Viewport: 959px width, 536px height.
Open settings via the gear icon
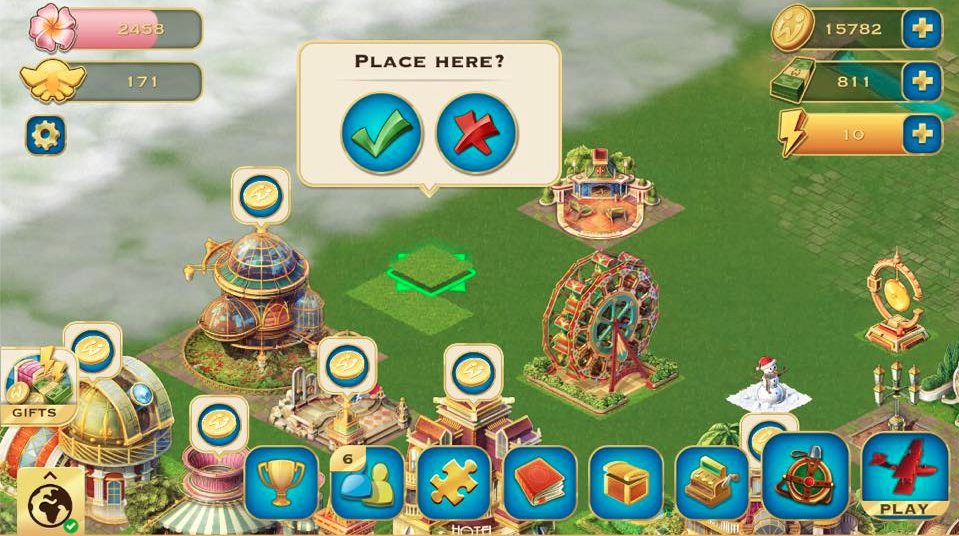tap(45, 134)
